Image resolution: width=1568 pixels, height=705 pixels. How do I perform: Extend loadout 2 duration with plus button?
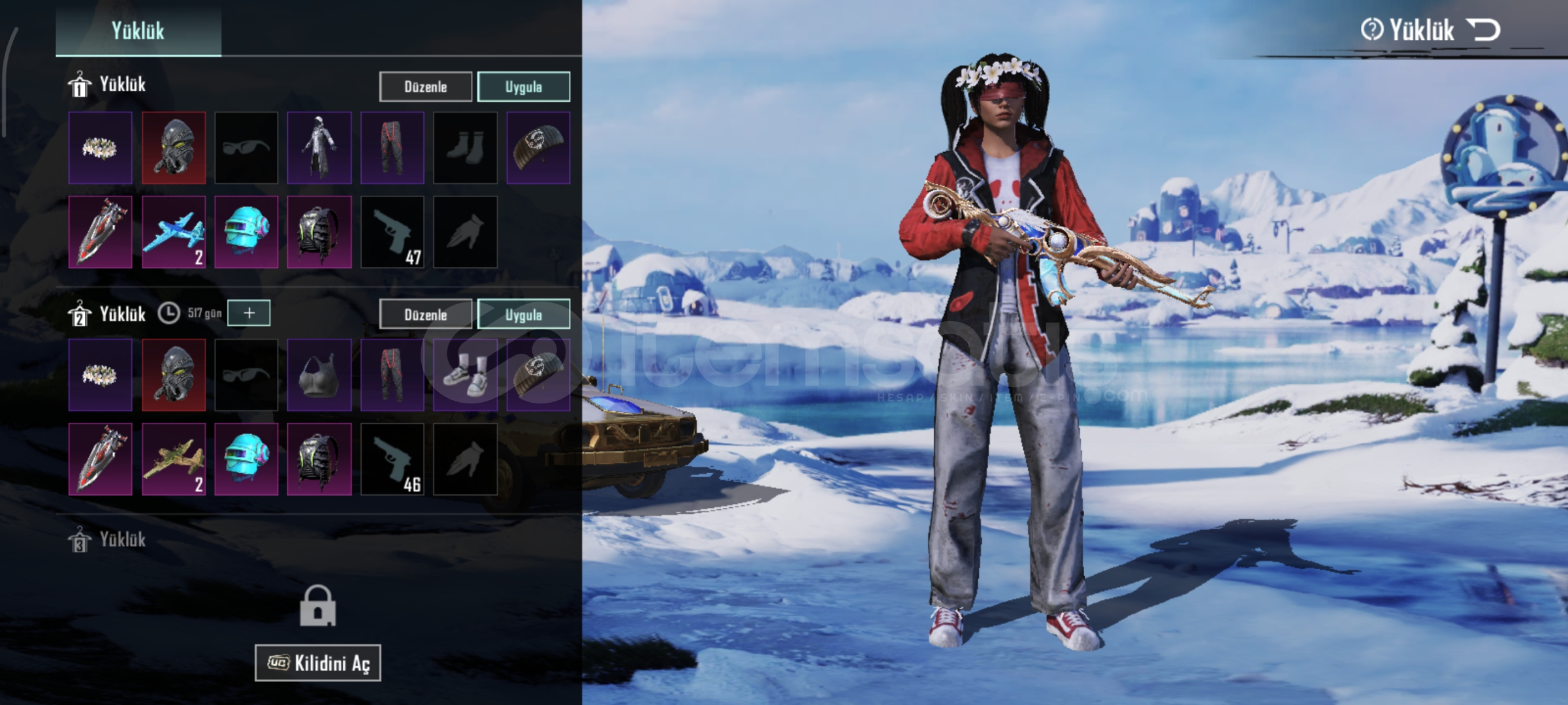[249, 313]
